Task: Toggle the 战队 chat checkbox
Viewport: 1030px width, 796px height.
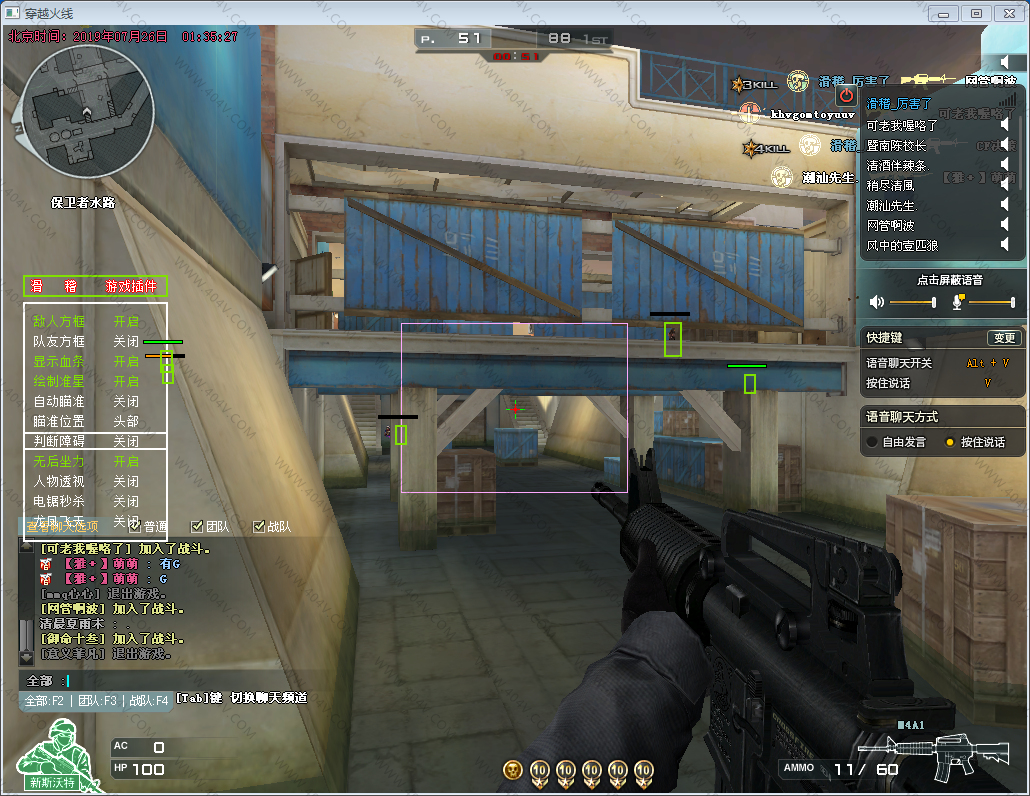Action: pos(259,526)
